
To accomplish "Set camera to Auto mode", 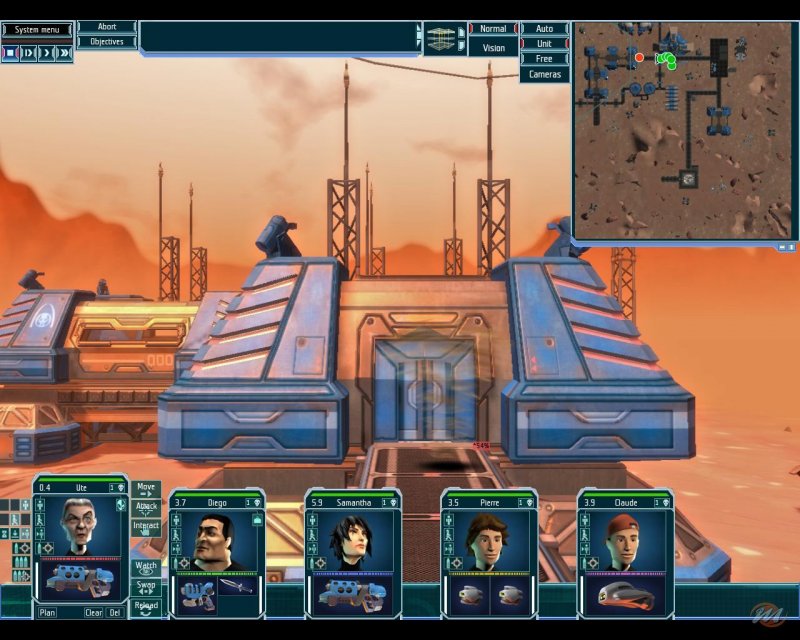I will coord(544,29).
